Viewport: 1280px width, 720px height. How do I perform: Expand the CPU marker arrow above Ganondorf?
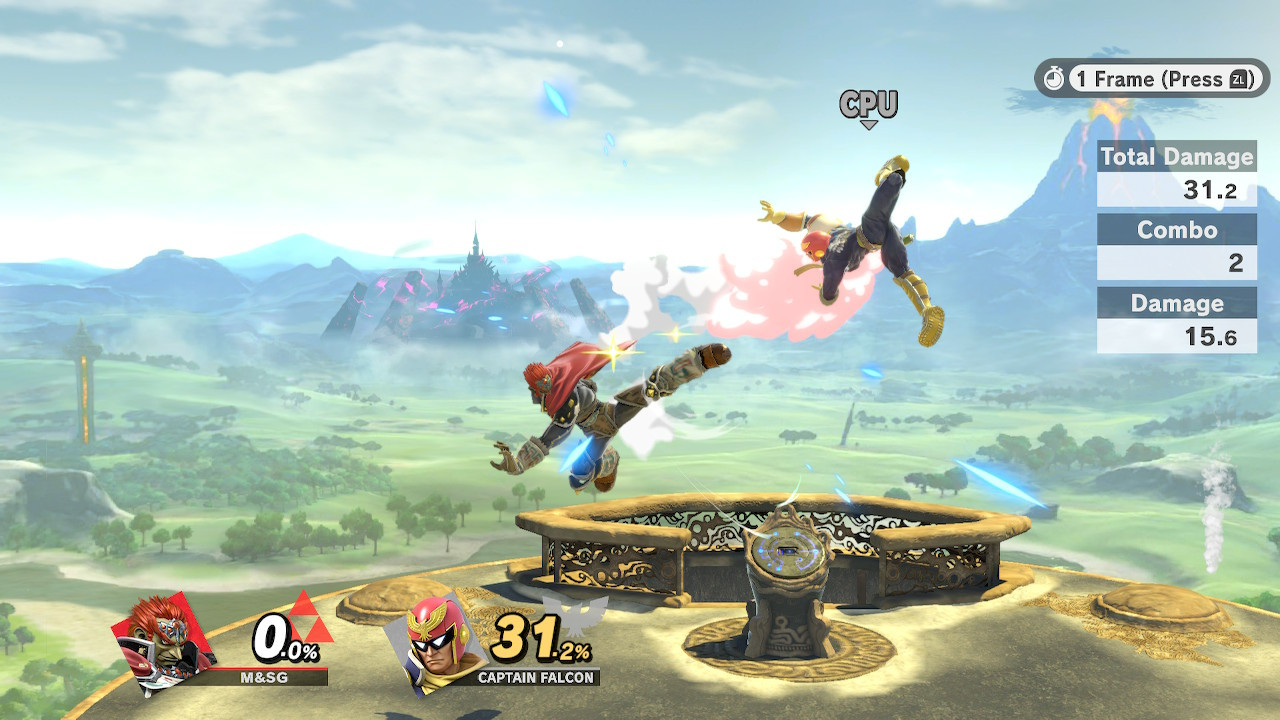[870, 123]
